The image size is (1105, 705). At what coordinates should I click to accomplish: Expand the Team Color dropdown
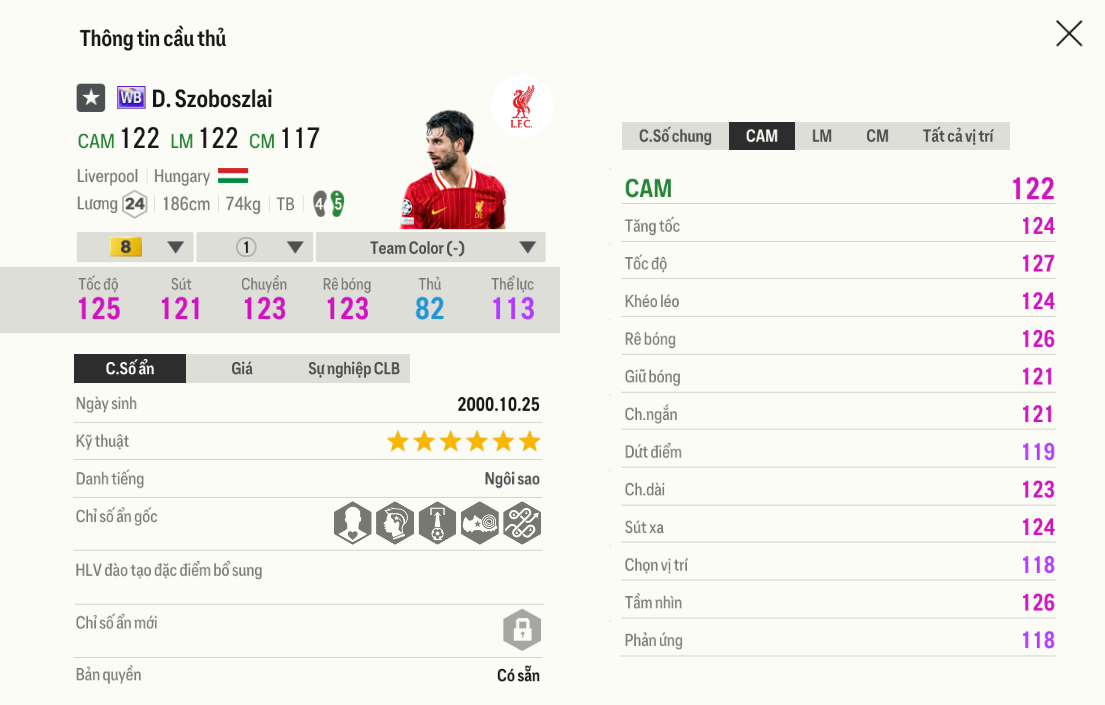point(431,247)
